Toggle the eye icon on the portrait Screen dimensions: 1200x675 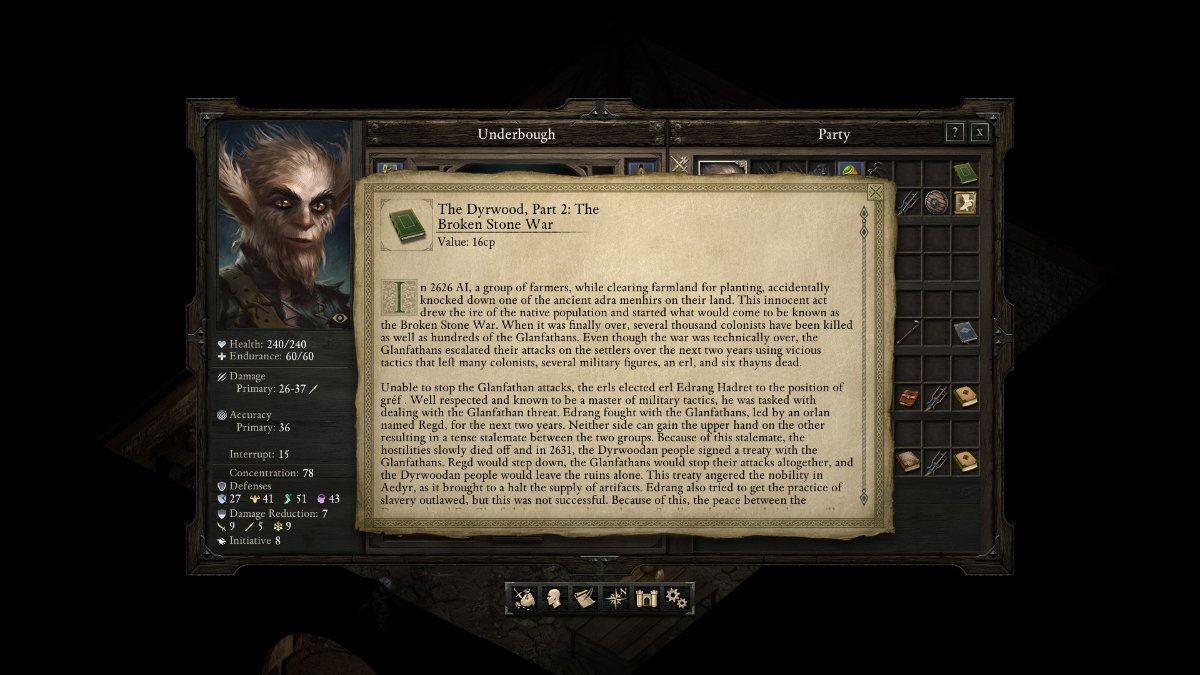click(340, 318)
